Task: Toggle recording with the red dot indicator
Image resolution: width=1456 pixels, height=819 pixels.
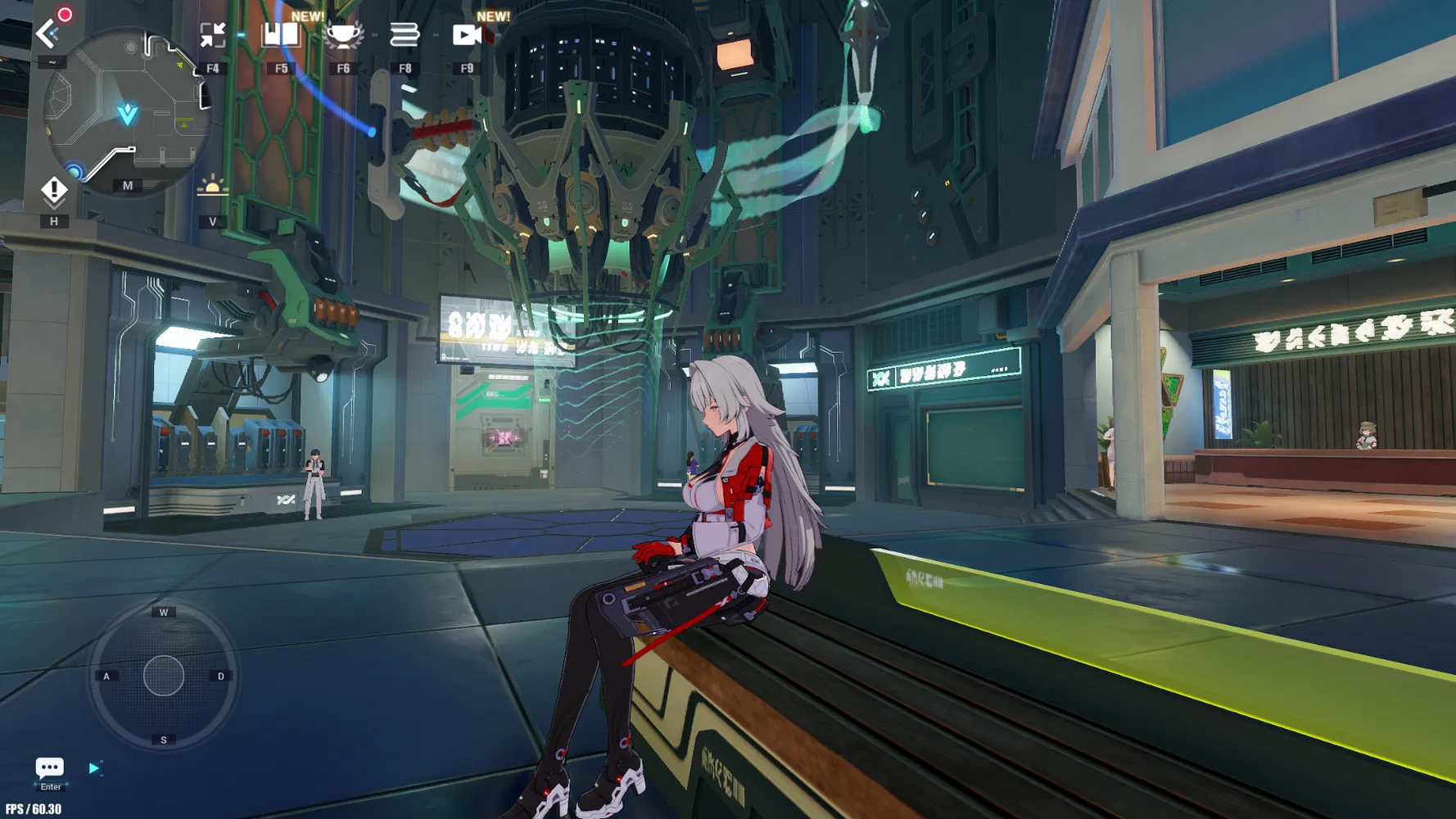Action: click(64, 15)
